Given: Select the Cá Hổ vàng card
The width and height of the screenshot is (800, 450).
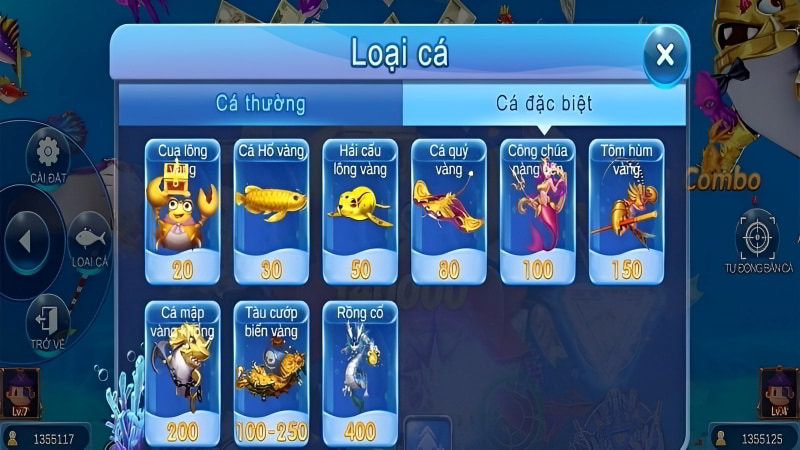Looking at the screenshot, I should 271,211.
